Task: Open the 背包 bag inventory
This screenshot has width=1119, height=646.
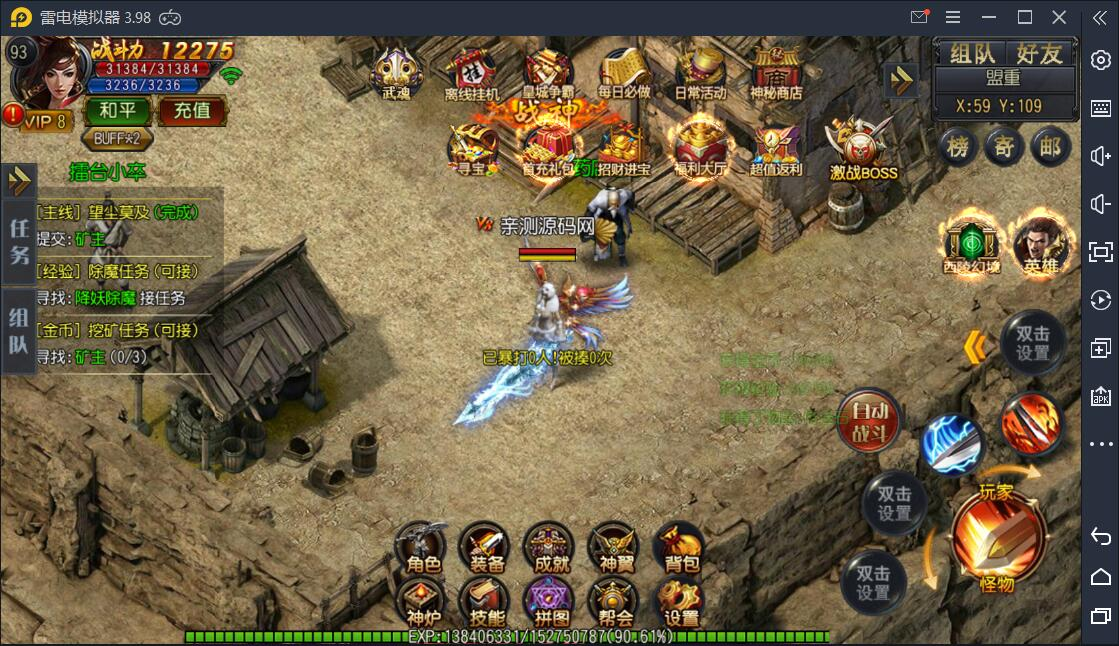Action: coord(681,547)
